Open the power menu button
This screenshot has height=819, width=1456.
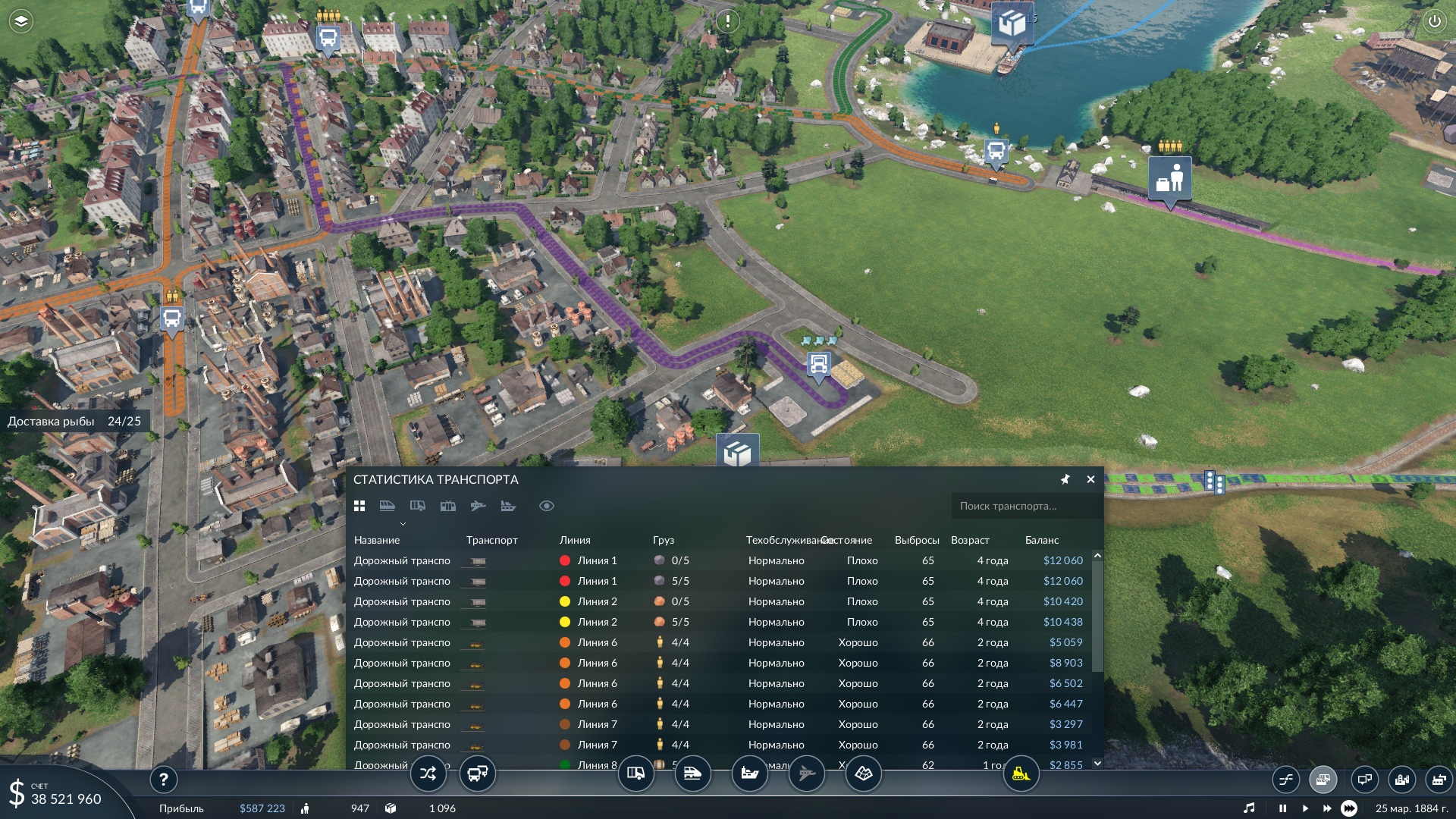click(x=1434, y=21)
